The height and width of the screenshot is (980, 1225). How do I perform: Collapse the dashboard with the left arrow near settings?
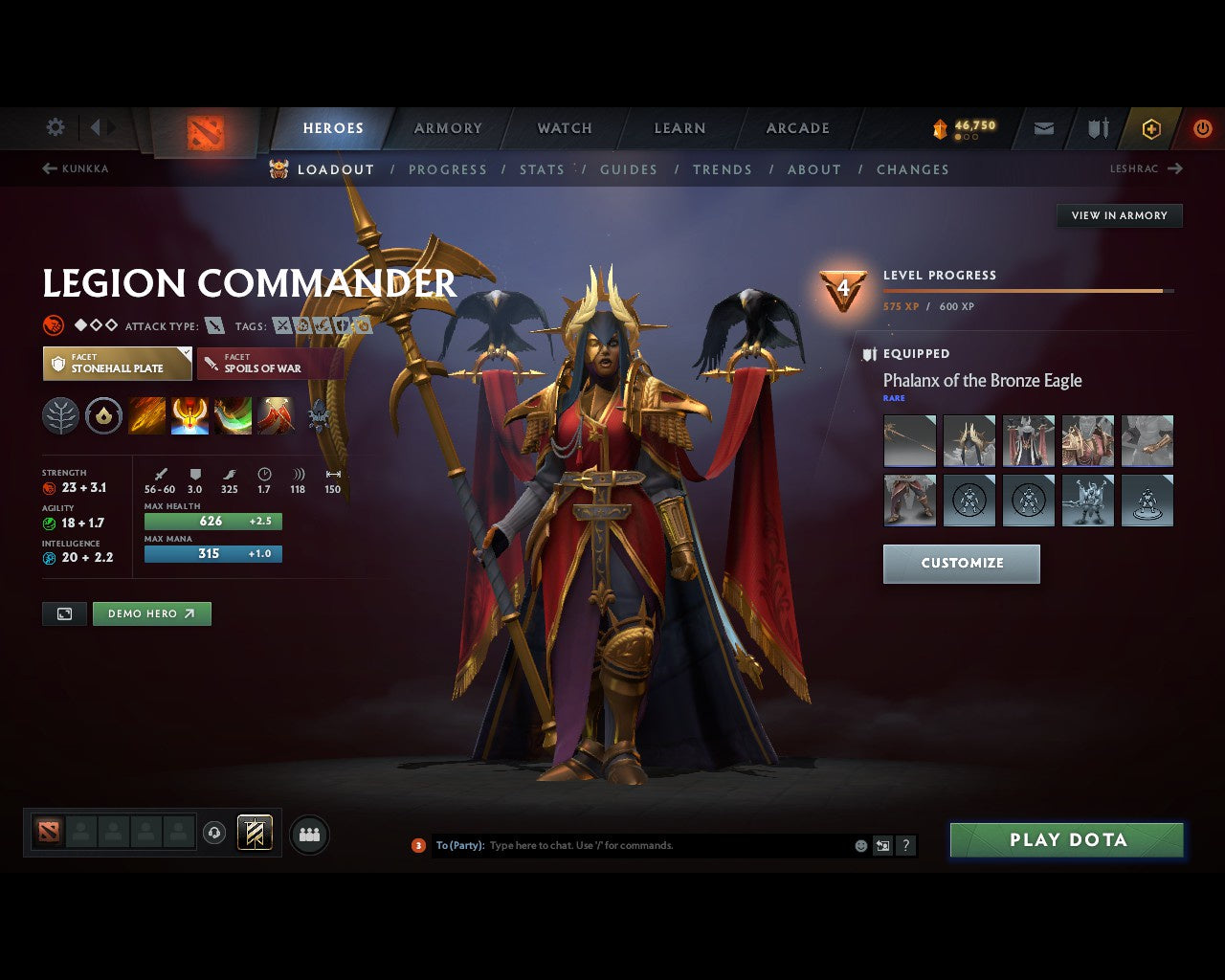coord(97,126)
